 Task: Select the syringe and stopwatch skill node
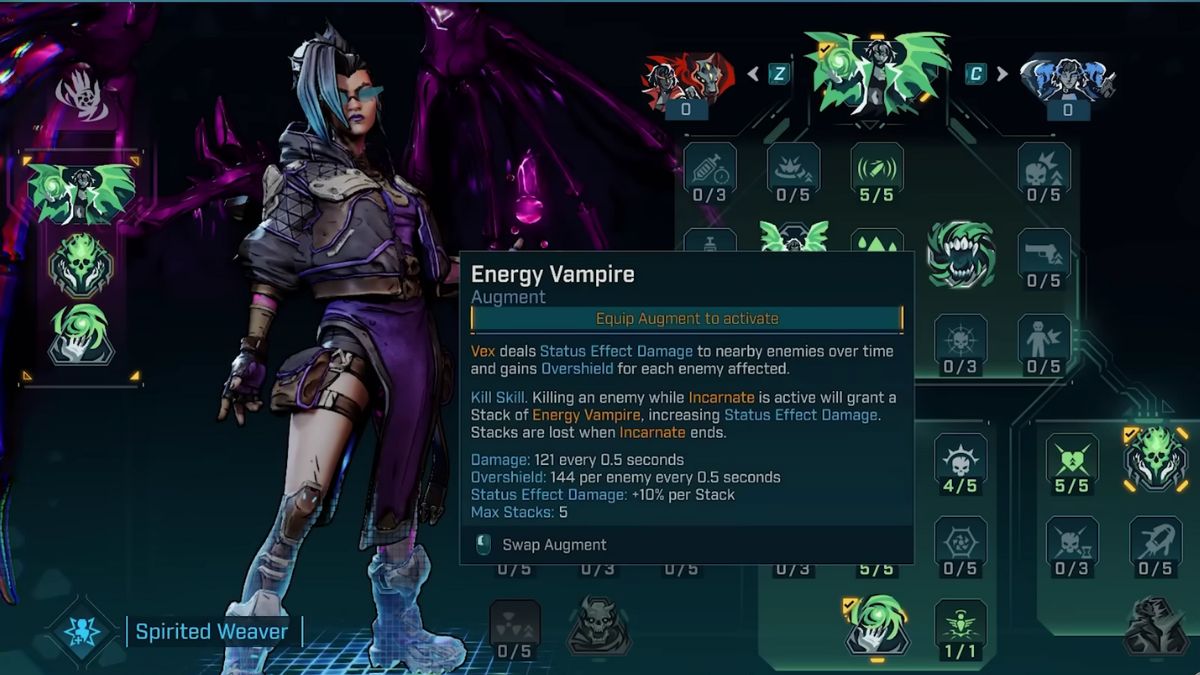click(710, 168)
